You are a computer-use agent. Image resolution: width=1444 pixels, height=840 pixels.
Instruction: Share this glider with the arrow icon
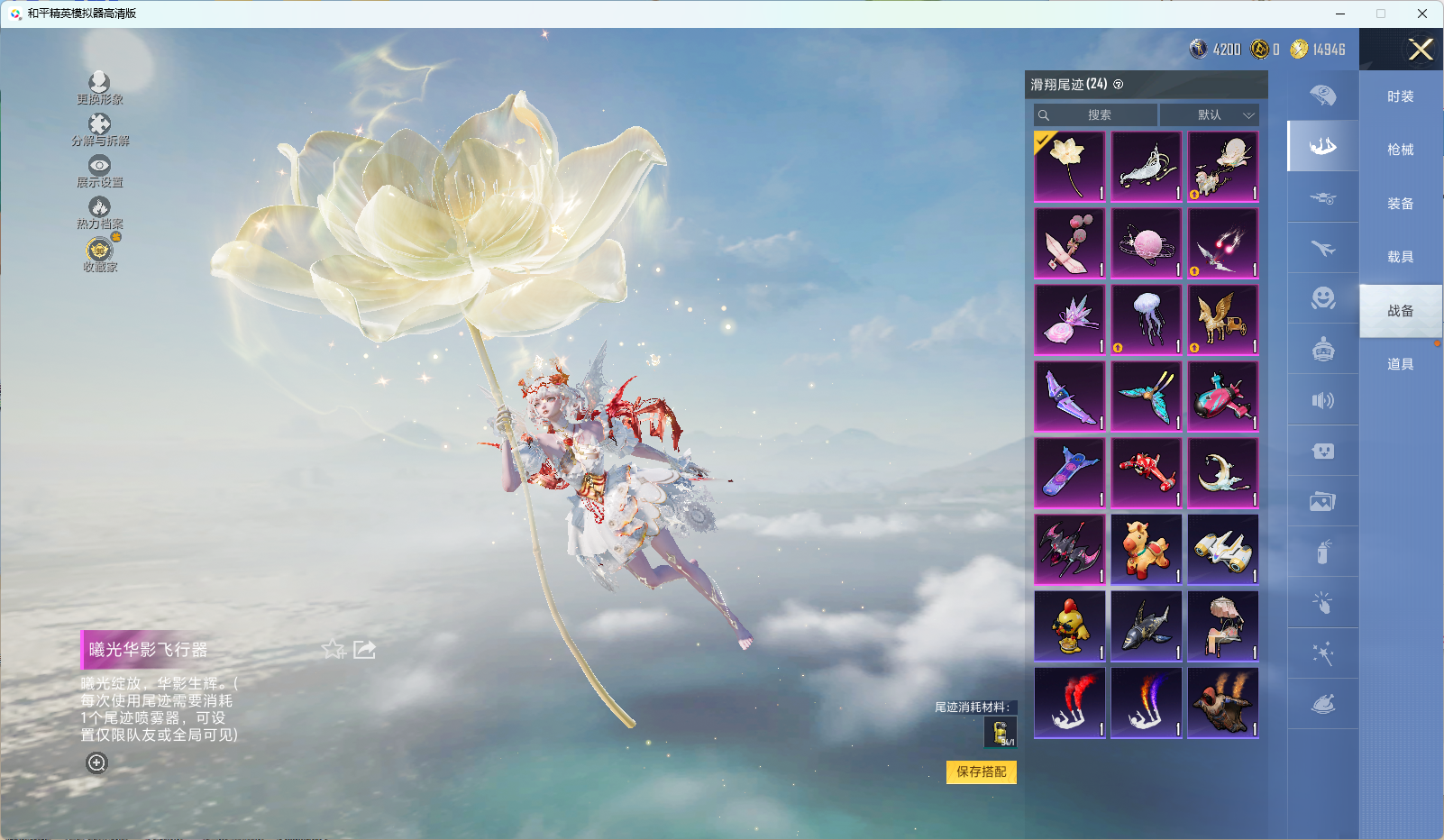coord(364,650)
